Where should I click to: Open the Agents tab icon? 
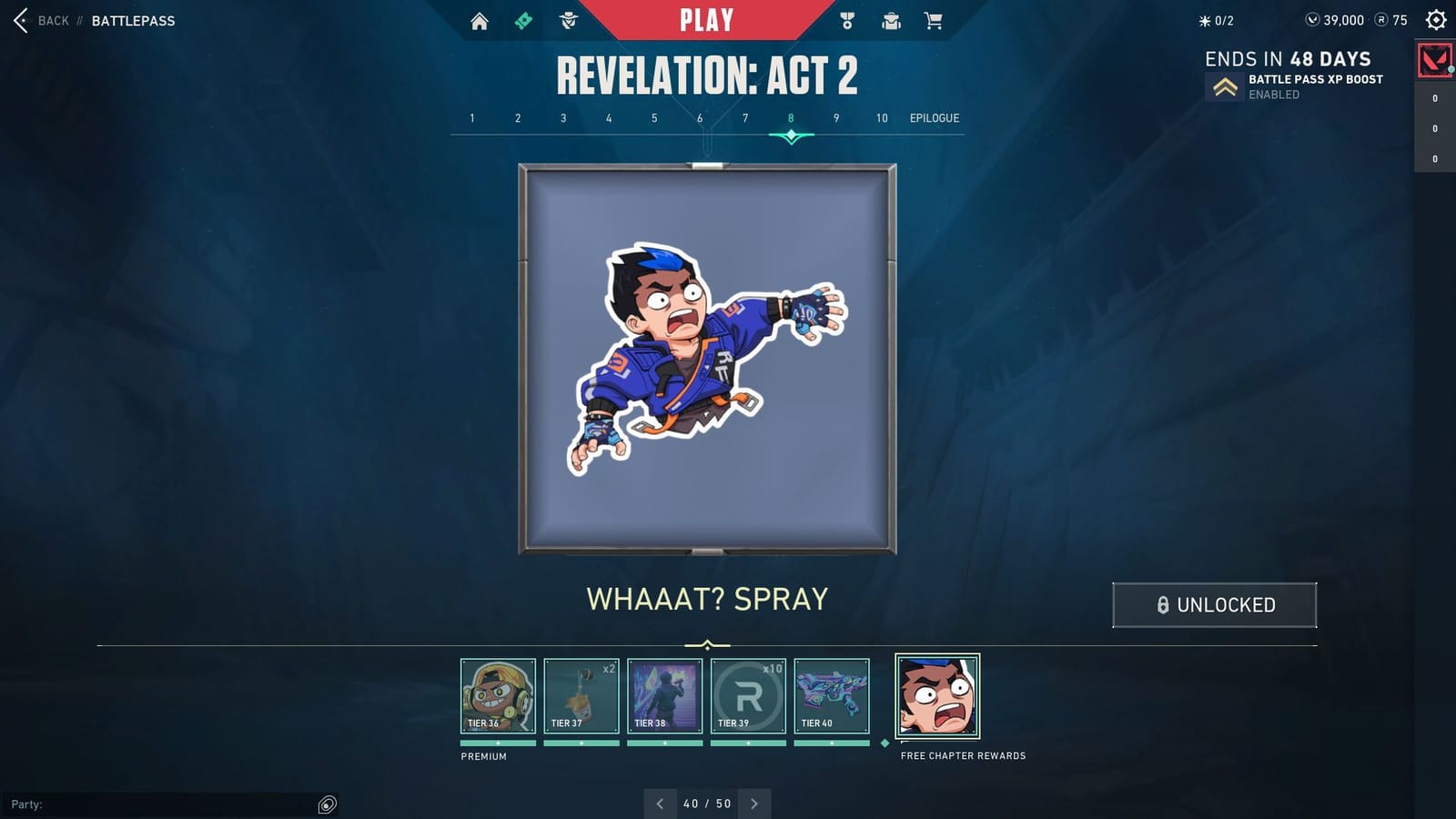[567, 19]
